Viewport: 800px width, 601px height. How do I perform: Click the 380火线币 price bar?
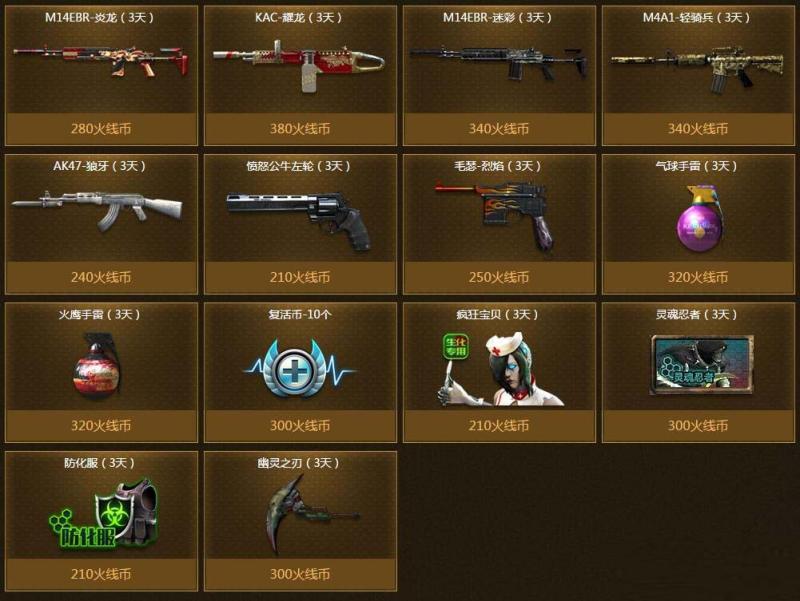pos(300,129)
